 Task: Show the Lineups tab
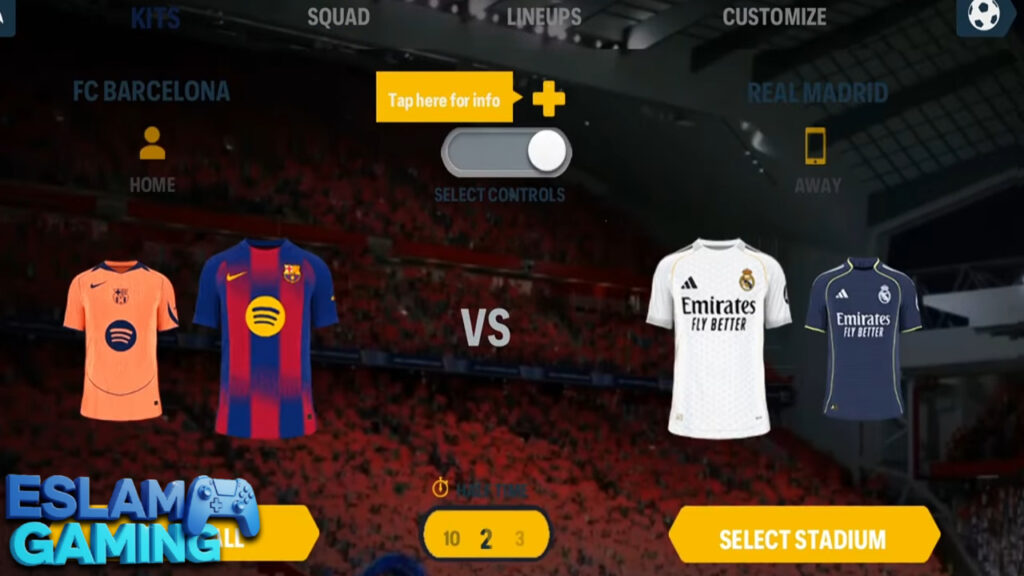[544, 17]
